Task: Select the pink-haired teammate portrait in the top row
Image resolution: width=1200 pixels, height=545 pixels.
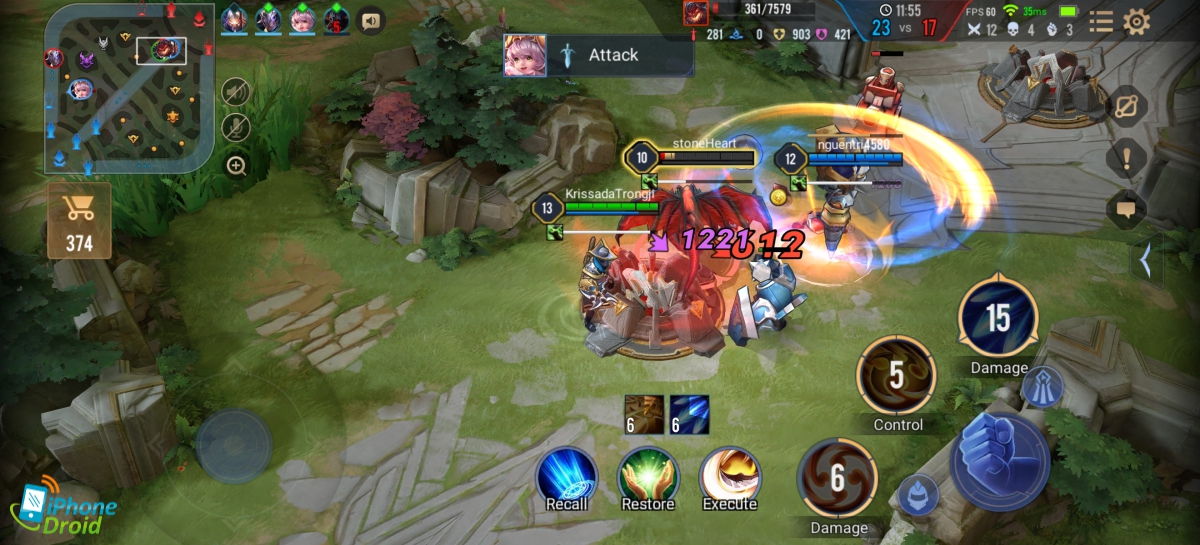Action: tap(303, 18)
